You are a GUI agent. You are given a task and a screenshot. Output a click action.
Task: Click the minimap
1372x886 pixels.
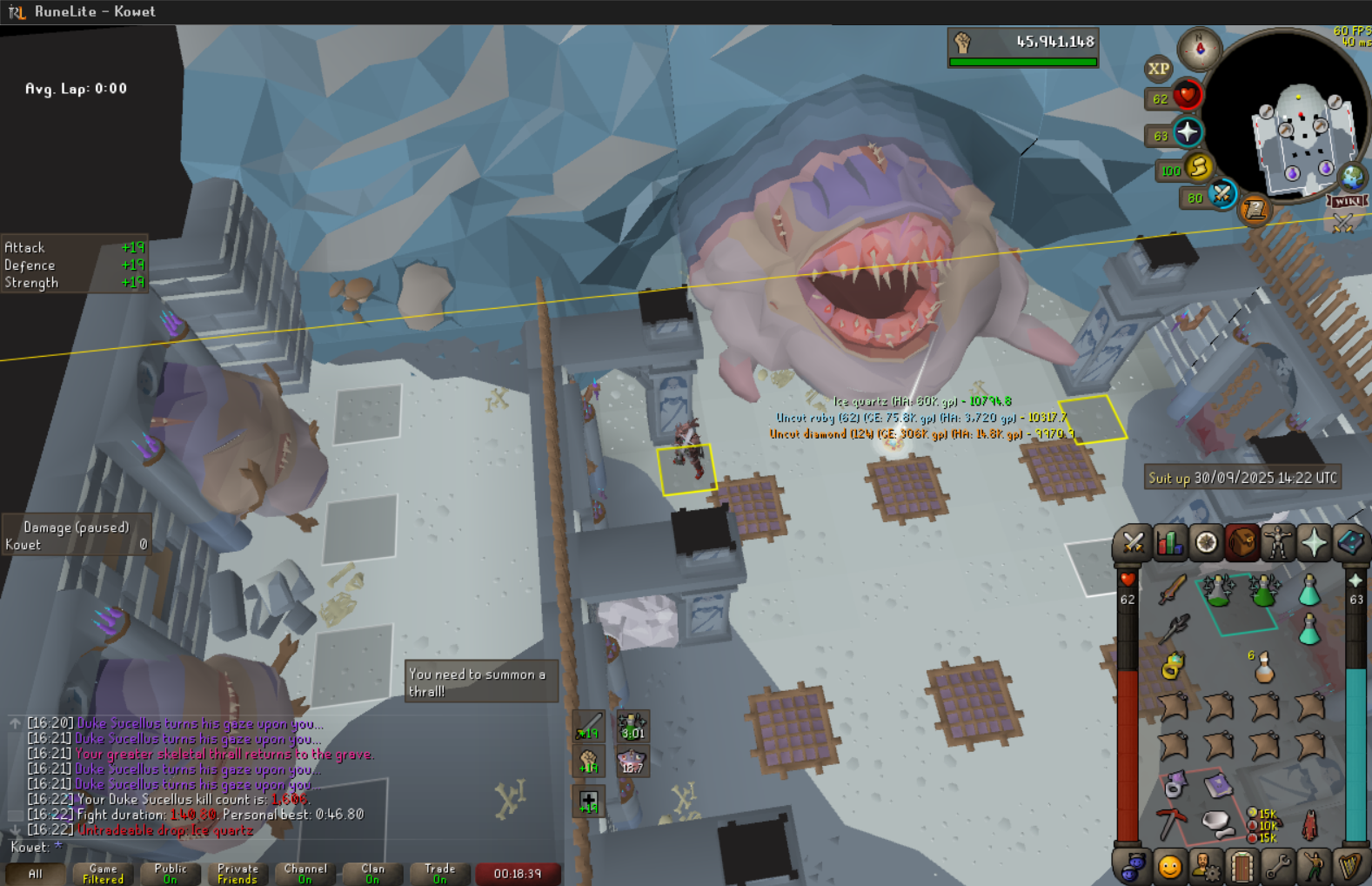[1296, 131]
